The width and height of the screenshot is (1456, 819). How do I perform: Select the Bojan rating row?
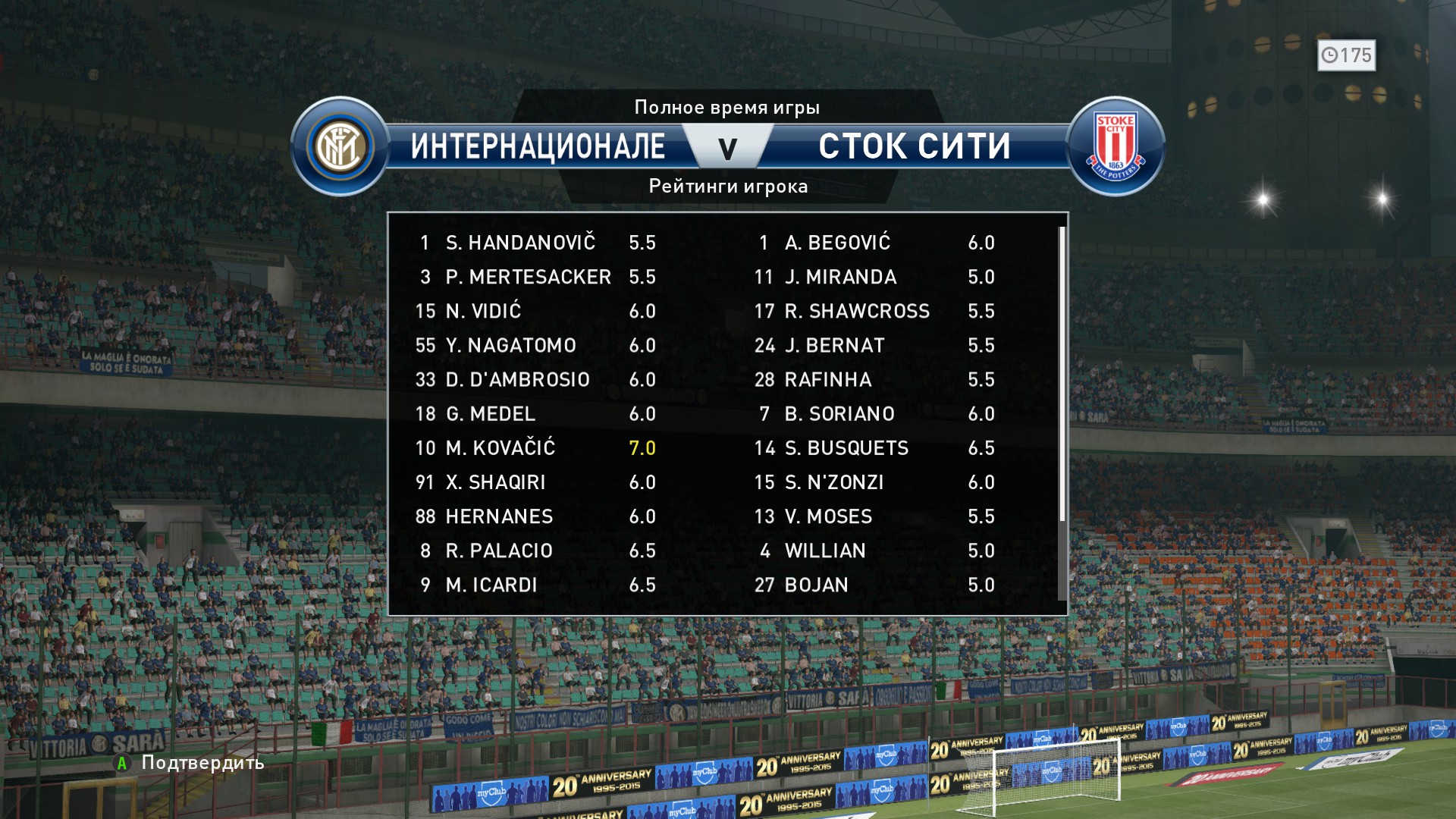click(874, 585)
